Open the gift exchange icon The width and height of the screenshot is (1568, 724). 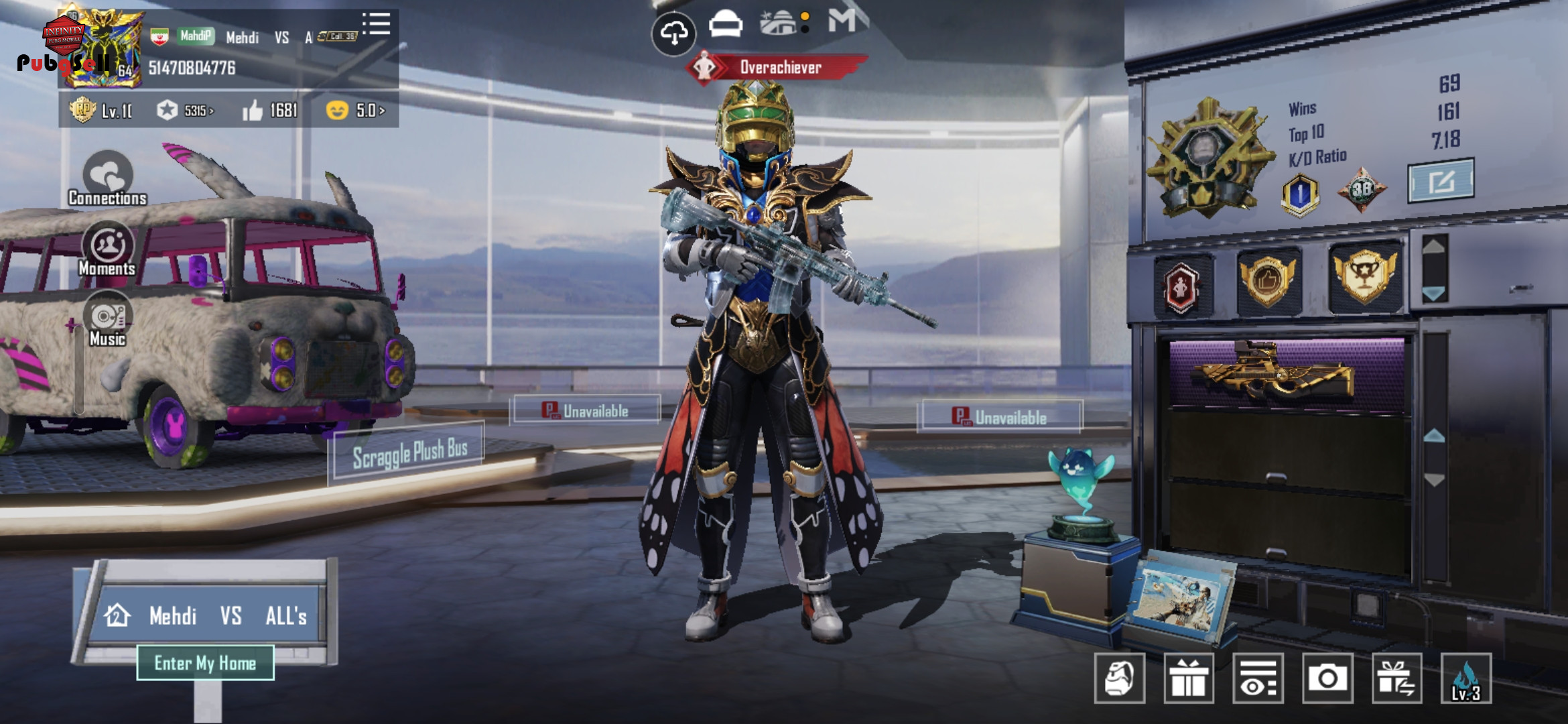(1396, 678)
